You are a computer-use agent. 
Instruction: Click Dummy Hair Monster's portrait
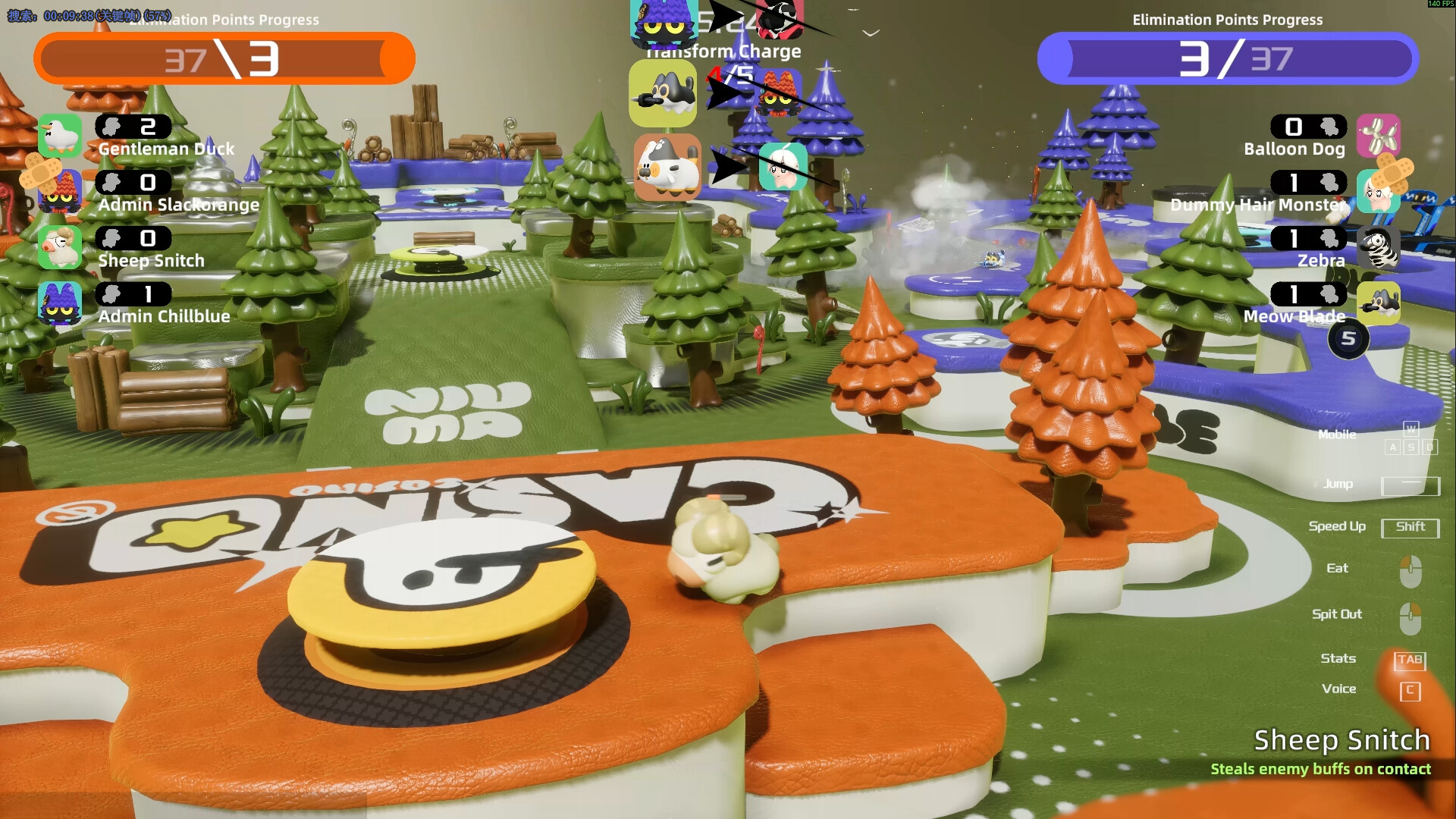[1378, 192]
